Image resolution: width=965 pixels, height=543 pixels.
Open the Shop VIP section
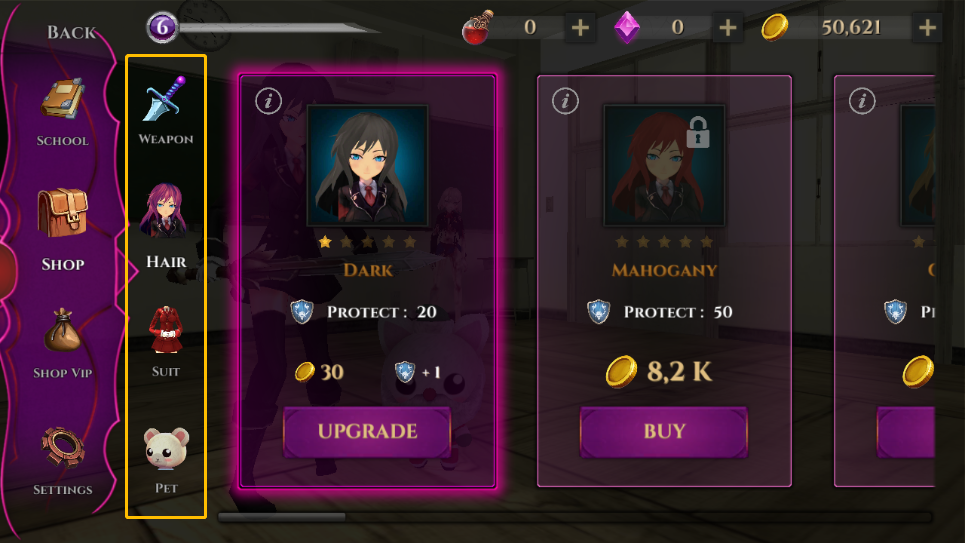(x=62, y=342)
